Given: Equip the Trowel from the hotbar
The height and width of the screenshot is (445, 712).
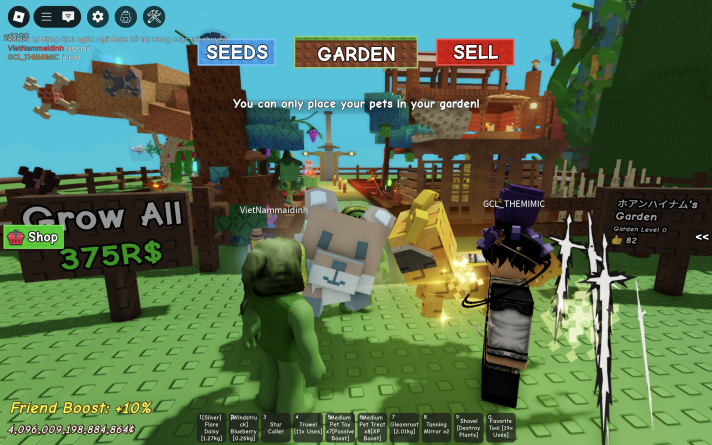Looking at the screenshot, I should click(x=307, y=427).
